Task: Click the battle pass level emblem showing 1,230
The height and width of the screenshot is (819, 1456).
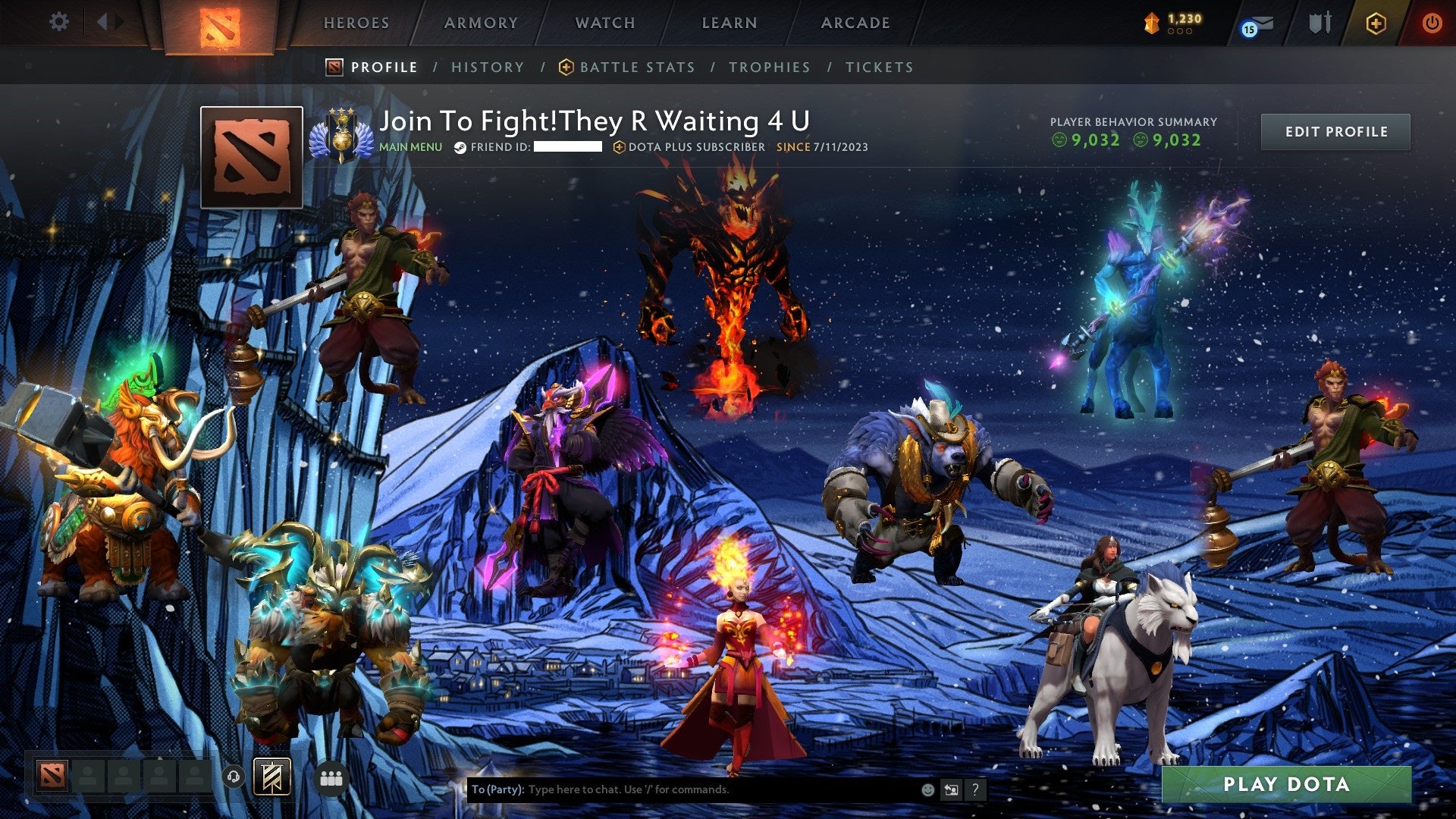Action: [1153, 23]
